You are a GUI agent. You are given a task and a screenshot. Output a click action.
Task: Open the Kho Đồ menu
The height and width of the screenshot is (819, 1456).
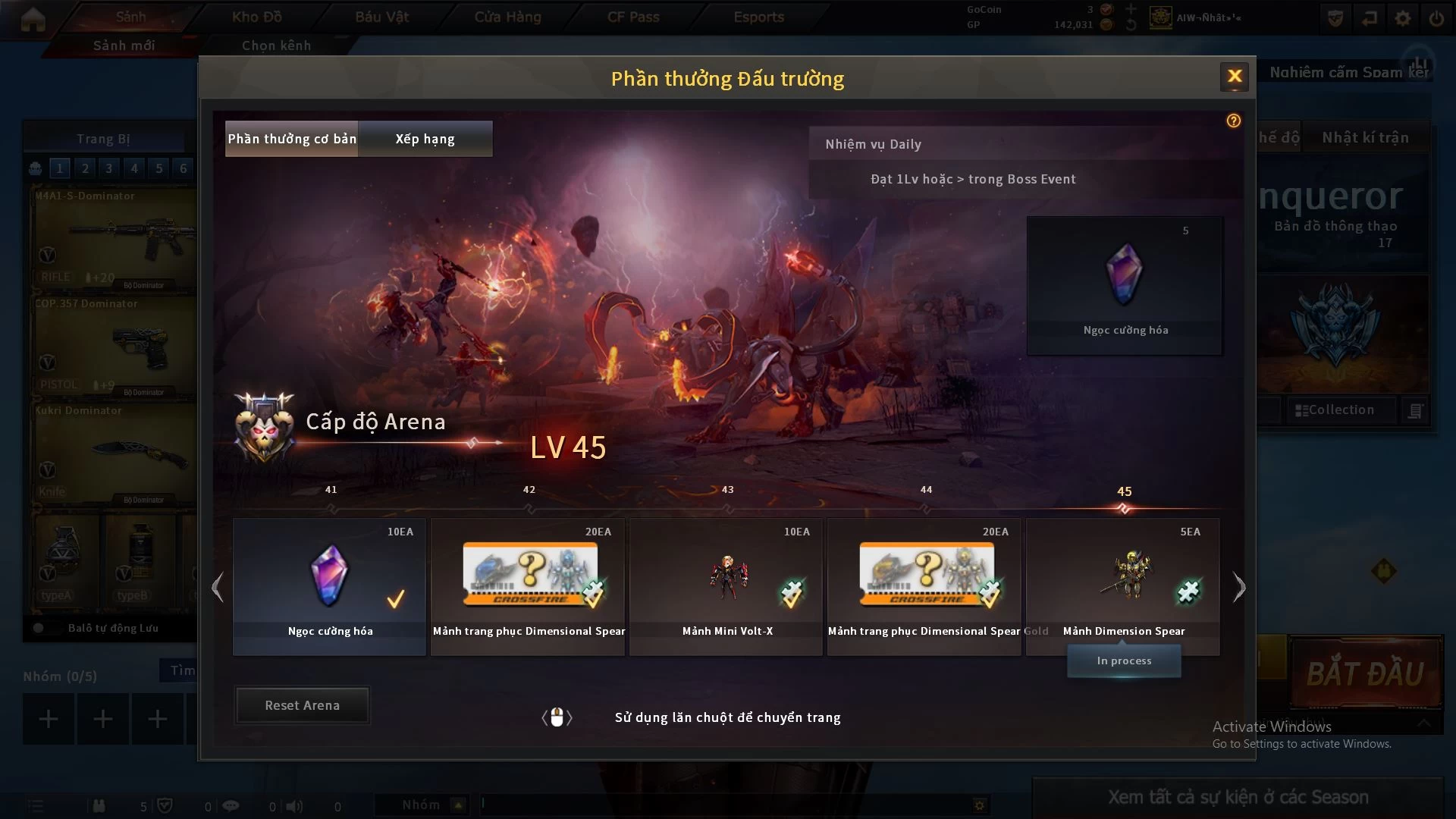pyautogui.click(x=256, y=17)
